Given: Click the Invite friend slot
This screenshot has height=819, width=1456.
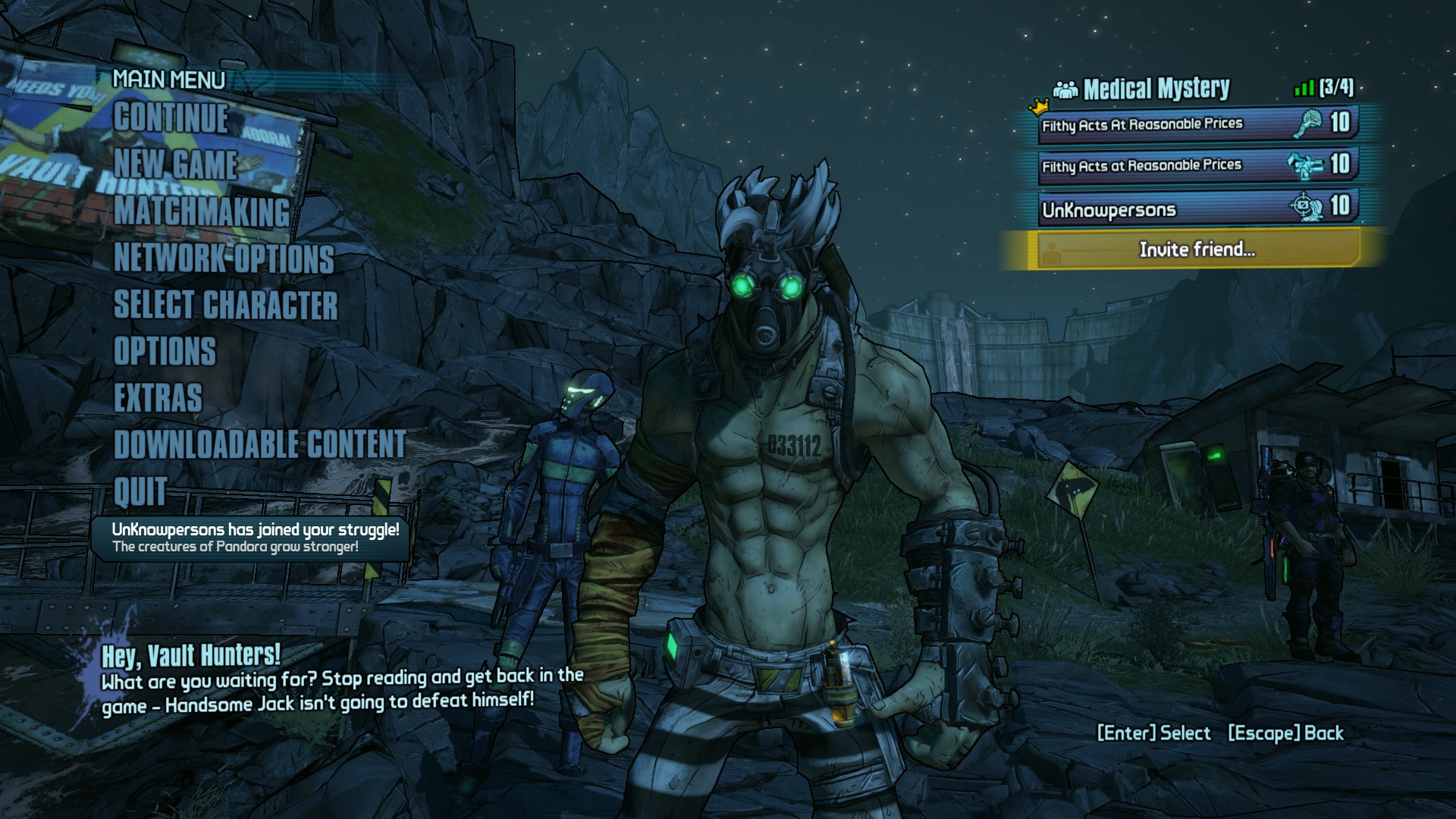Looking at the screenshot, I should pos(1196,249).
